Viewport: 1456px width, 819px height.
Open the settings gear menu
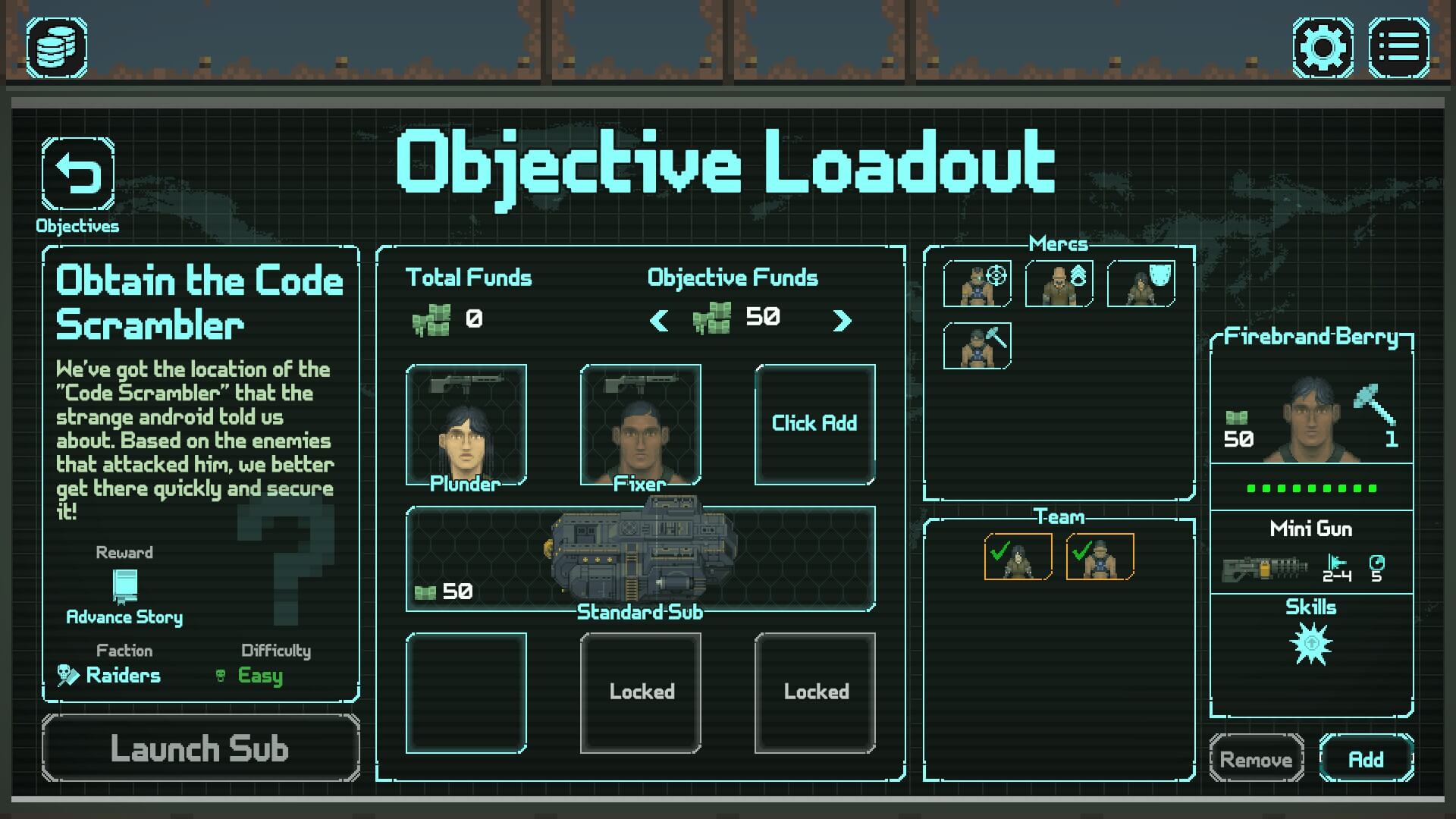click(x=1323, y=47)
